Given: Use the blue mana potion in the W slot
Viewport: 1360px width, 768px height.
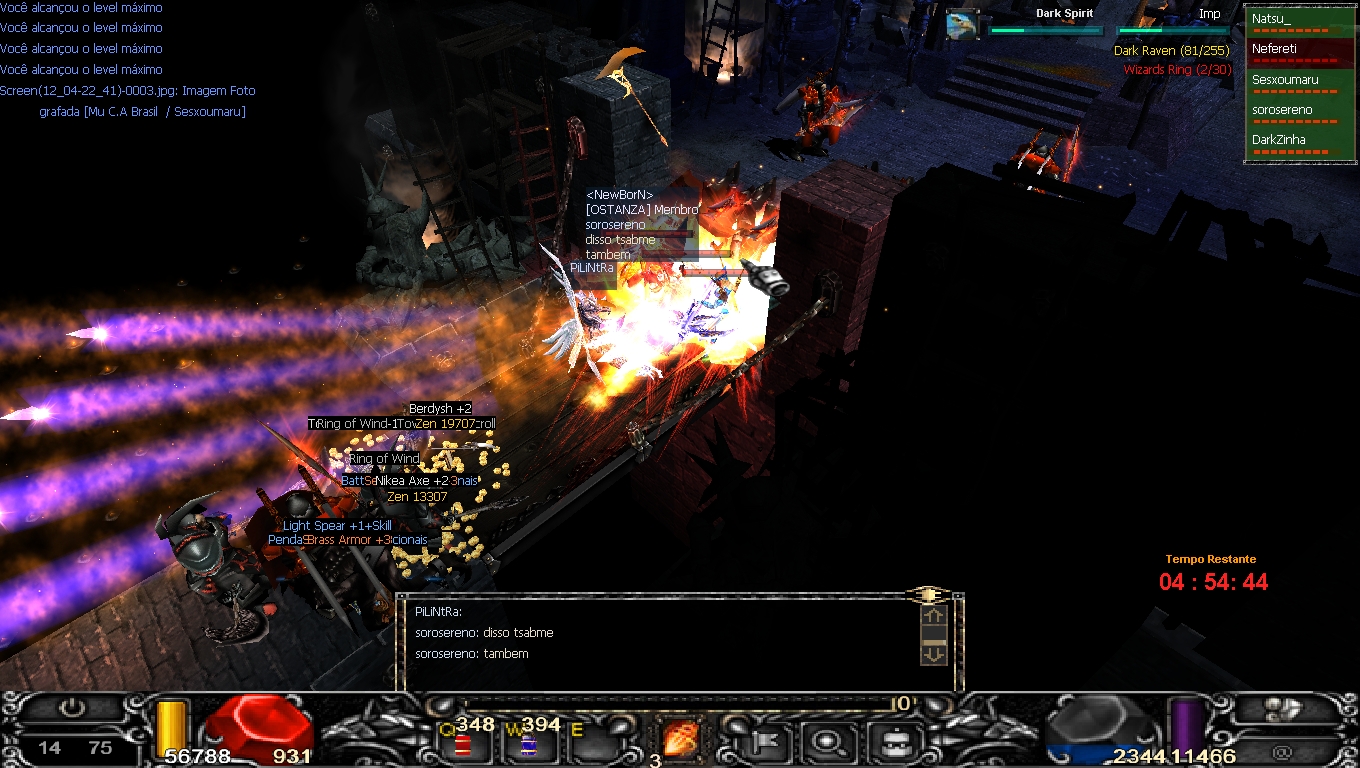Looking at the screenshot, I should point(527,744).
